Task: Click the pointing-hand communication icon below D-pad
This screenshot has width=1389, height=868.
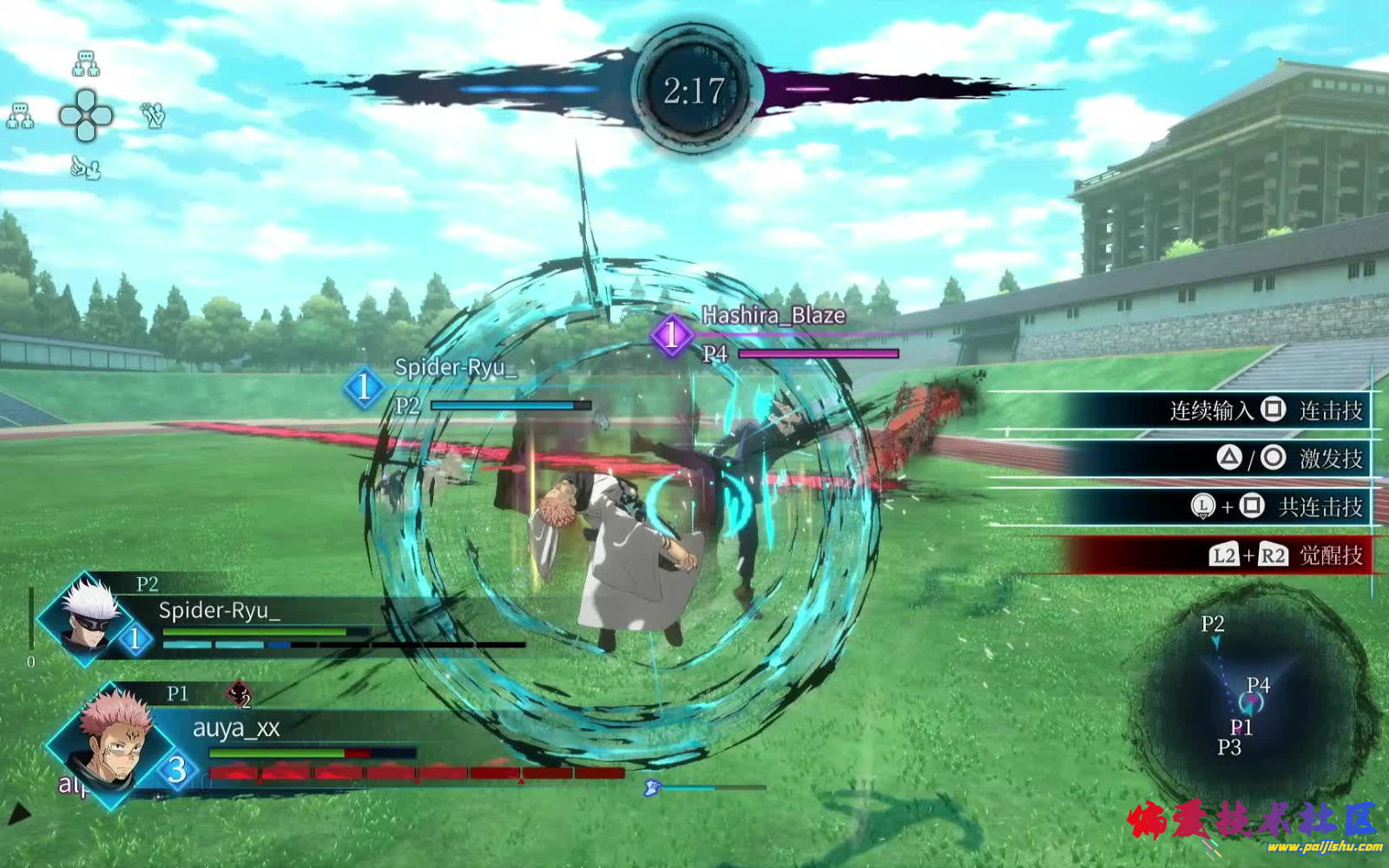Action: click(85, 168)
